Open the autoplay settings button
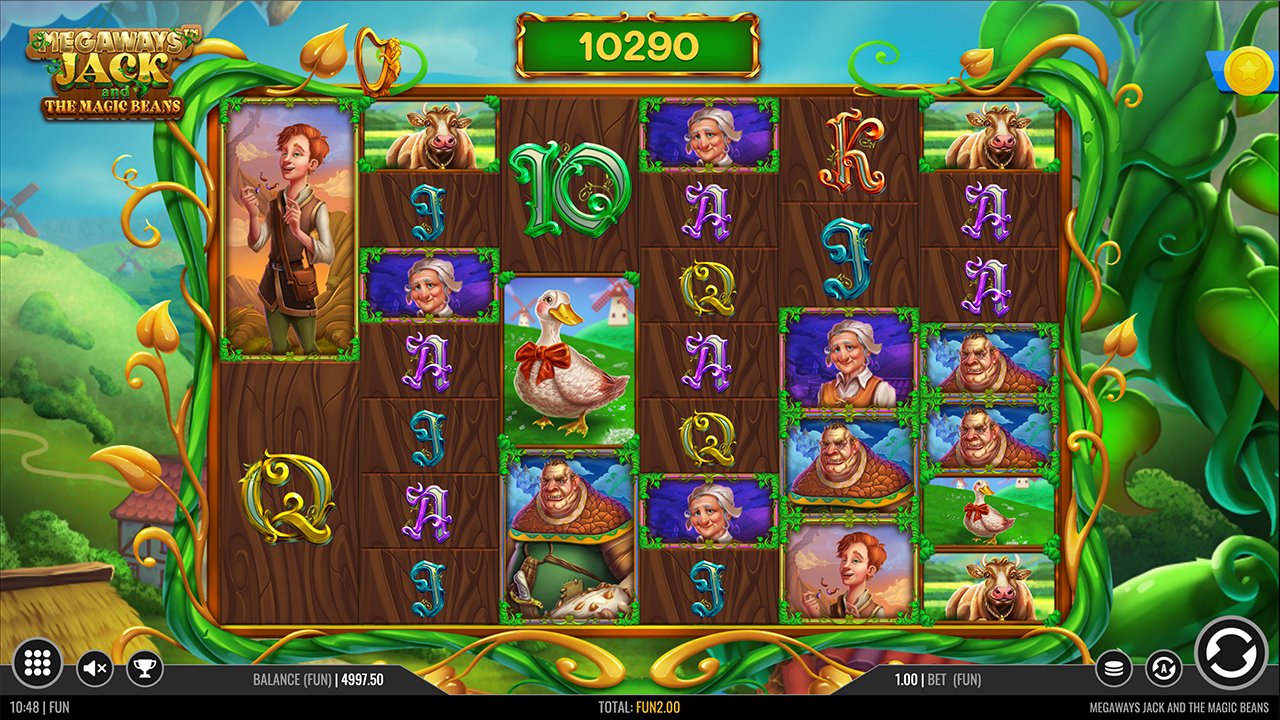Image resolution: width=1280 pixels, height=720 pixels. (x=1163, y=667)
